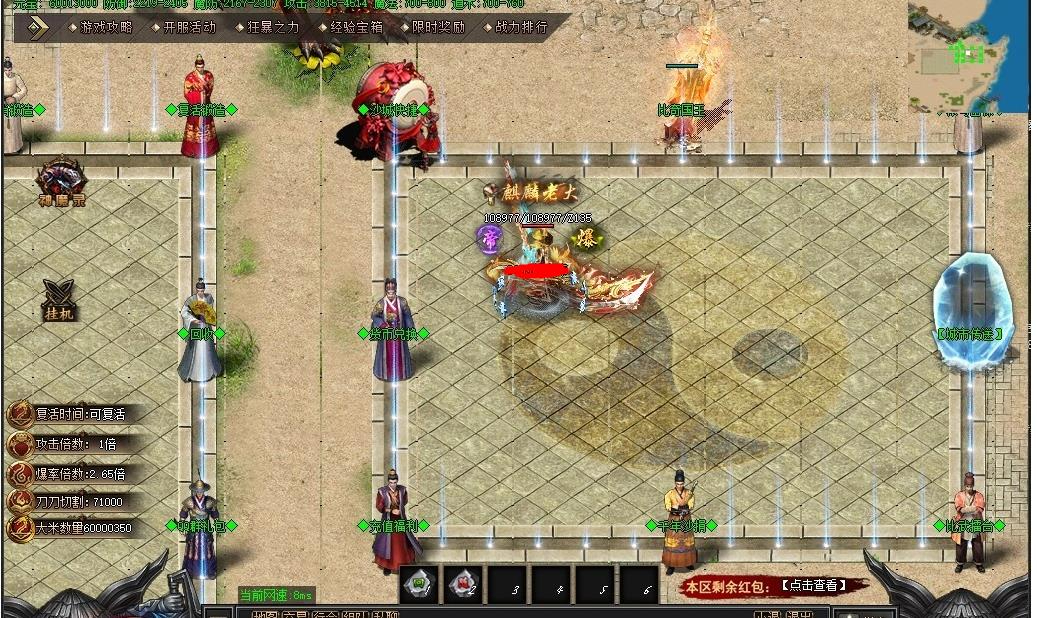
Task: Collapse the top menu with the arrow button
Action: tap(37, 27)
